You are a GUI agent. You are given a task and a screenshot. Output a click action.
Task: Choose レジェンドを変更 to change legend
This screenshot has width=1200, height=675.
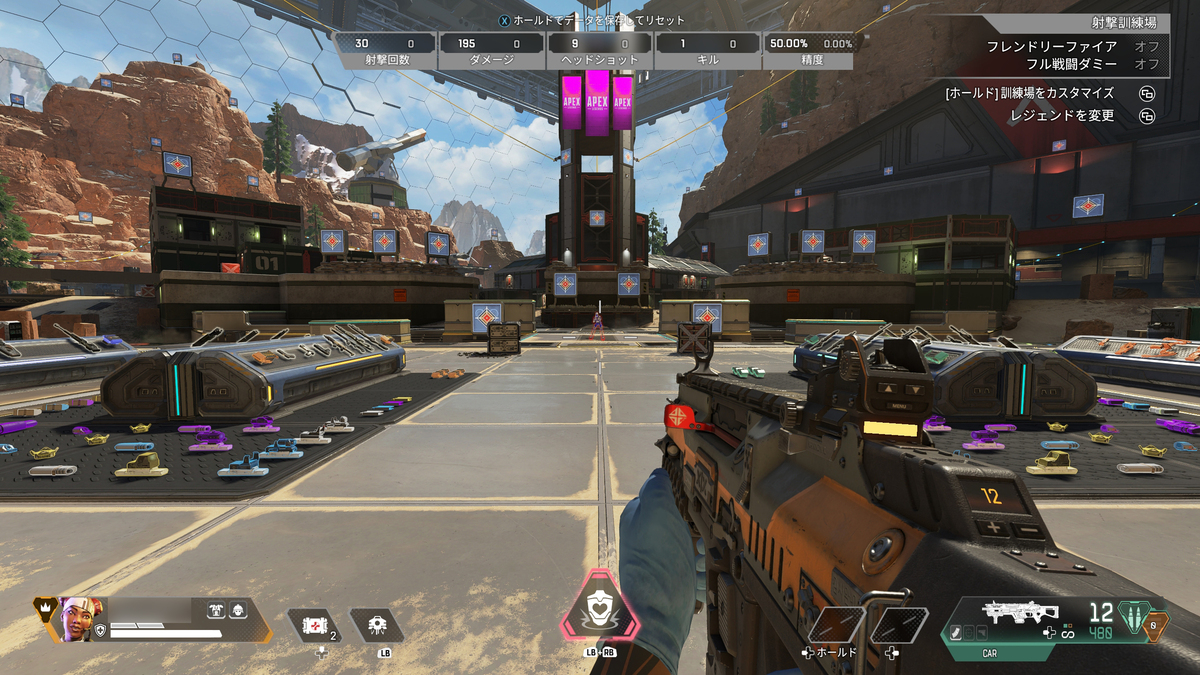[x=1065, y=116]
